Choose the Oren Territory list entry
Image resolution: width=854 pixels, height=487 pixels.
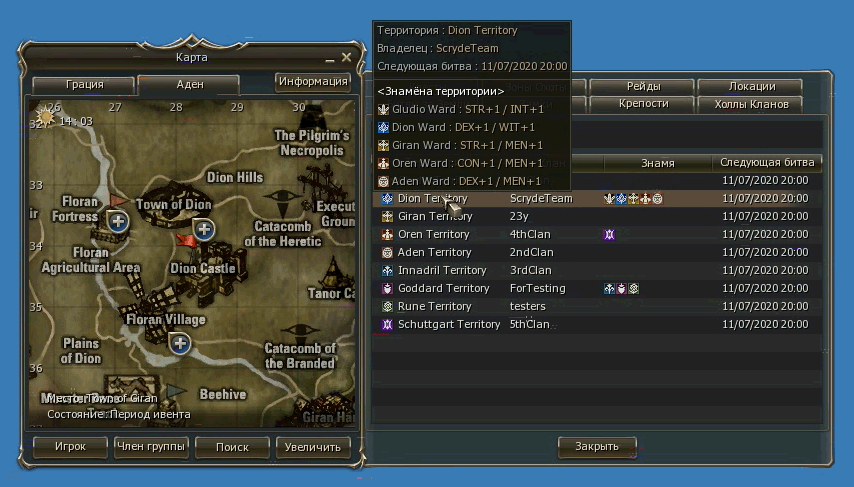(434, 235)
